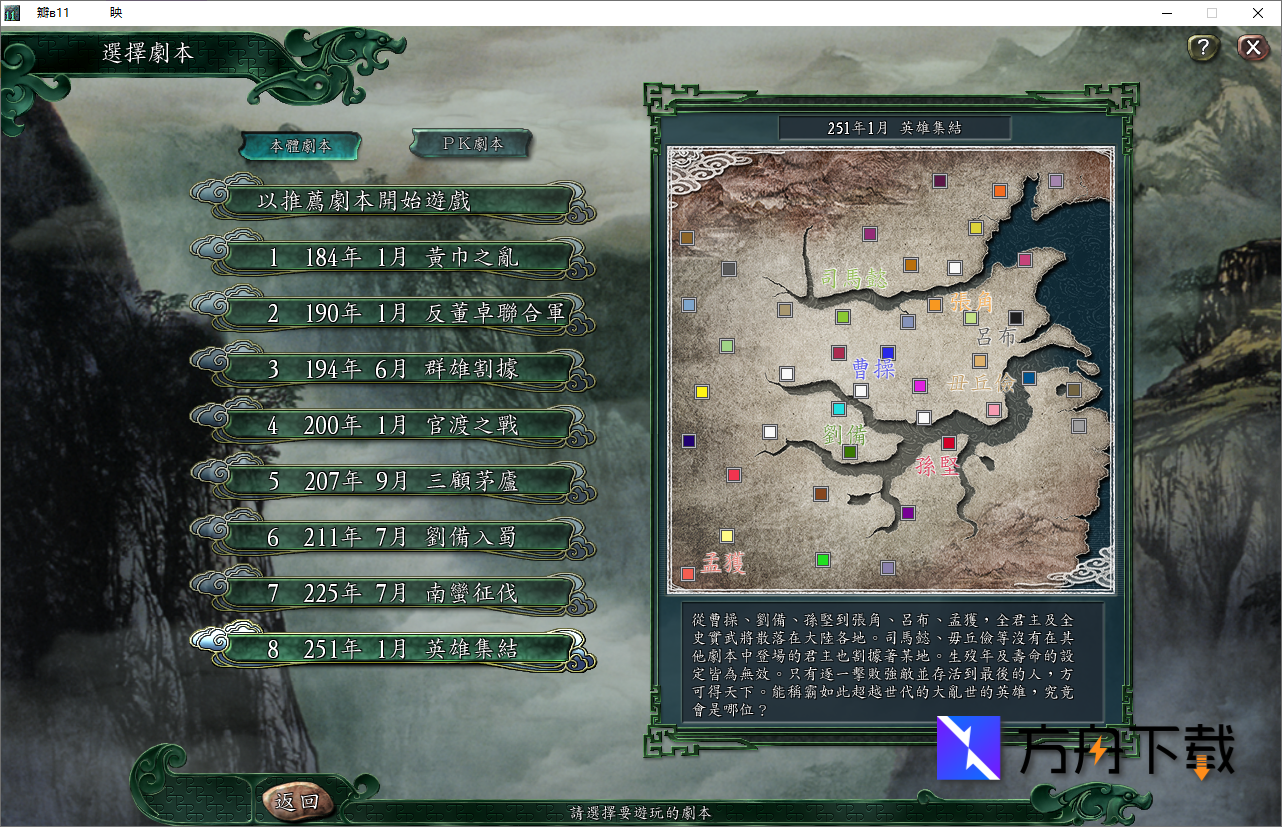Select scenario 8 英雄集結

392,650
